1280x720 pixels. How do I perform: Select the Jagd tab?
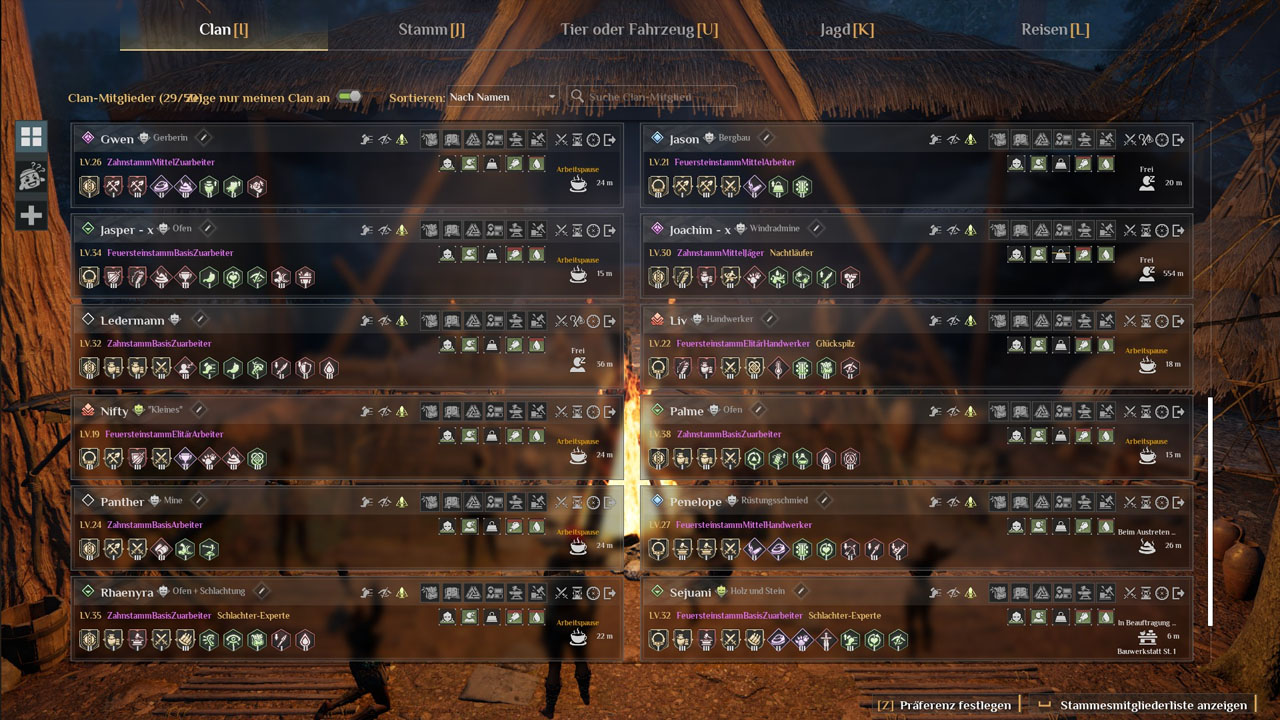(x=846, y=29)
